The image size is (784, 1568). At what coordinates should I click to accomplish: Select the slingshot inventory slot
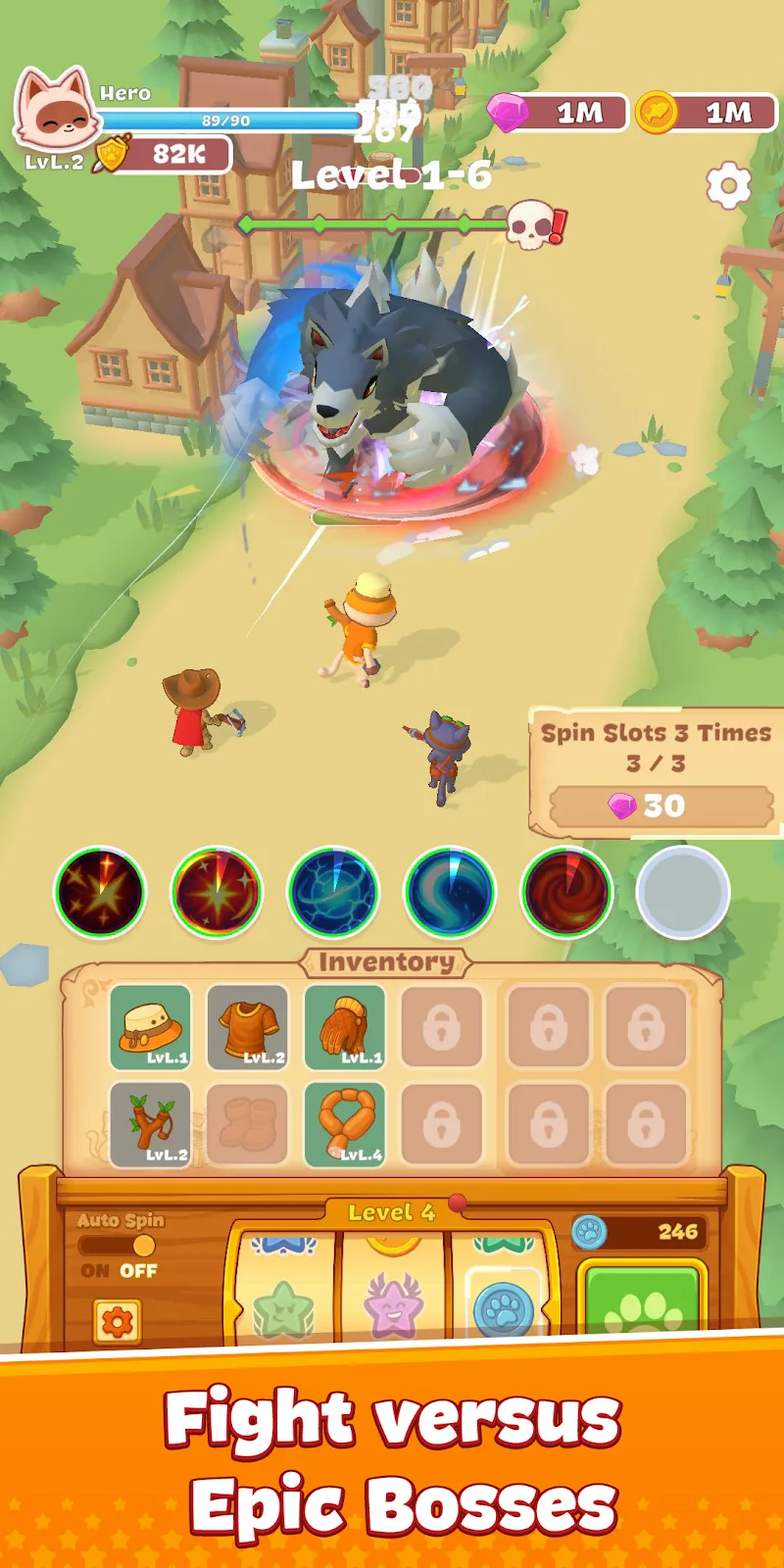click(x=150, y=1124)
